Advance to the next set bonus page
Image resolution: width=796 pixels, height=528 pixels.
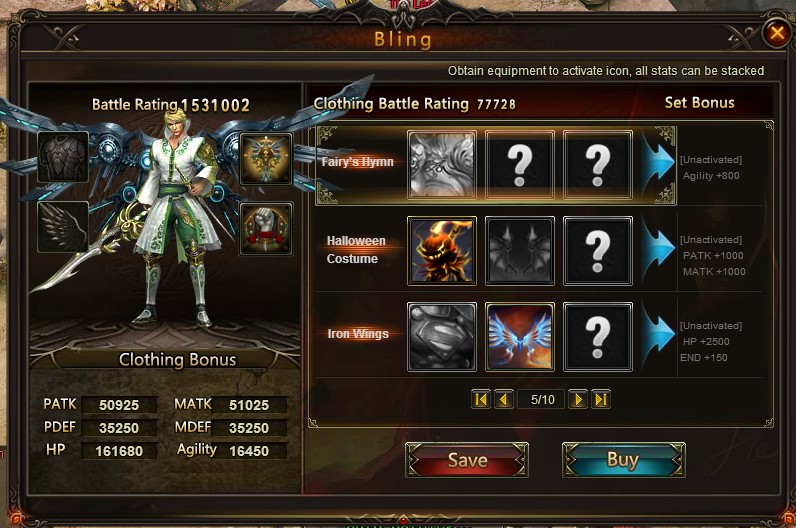(x=578, y=399)
